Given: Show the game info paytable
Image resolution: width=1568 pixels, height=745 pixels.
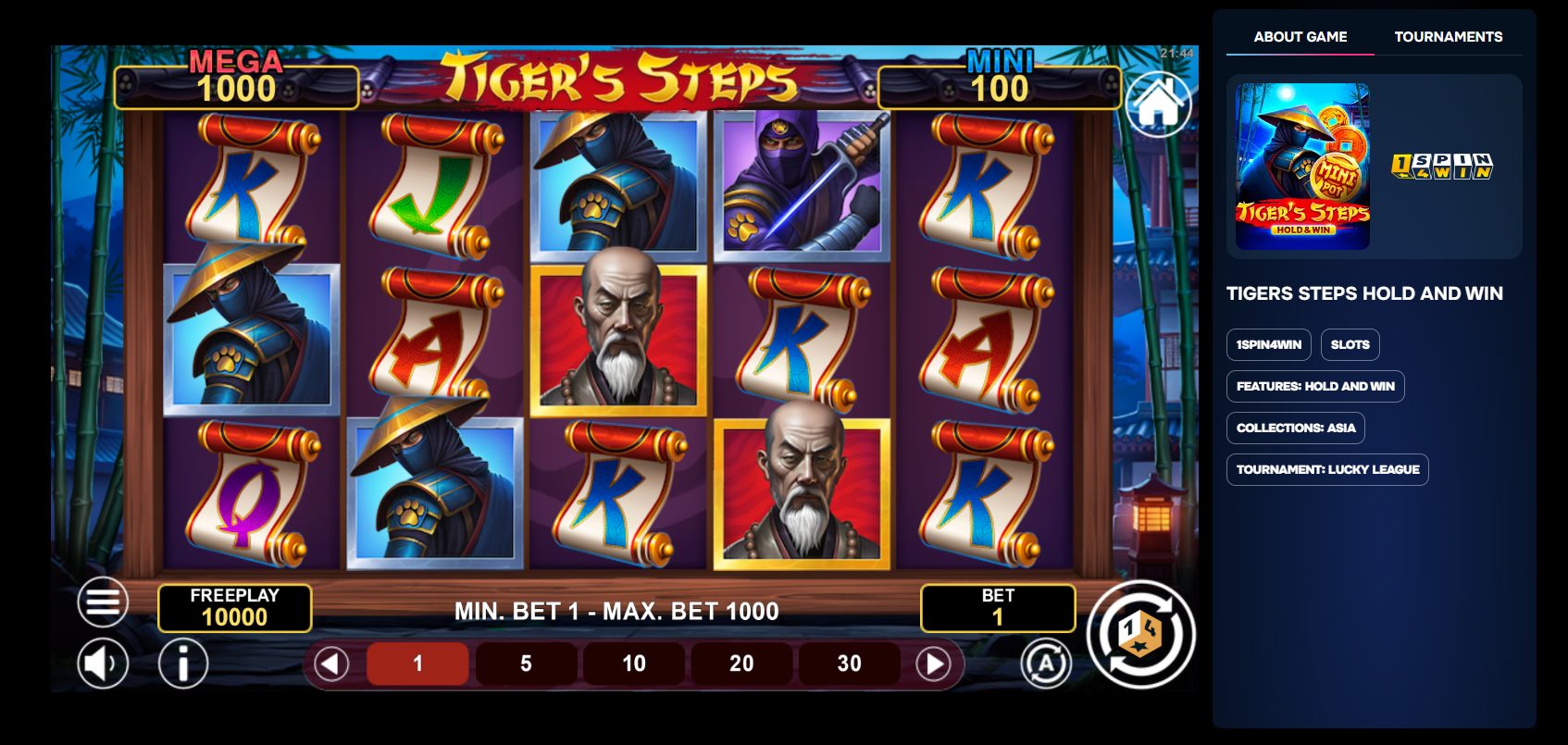Looking at the screenshot, I should (x=182, y=664).
